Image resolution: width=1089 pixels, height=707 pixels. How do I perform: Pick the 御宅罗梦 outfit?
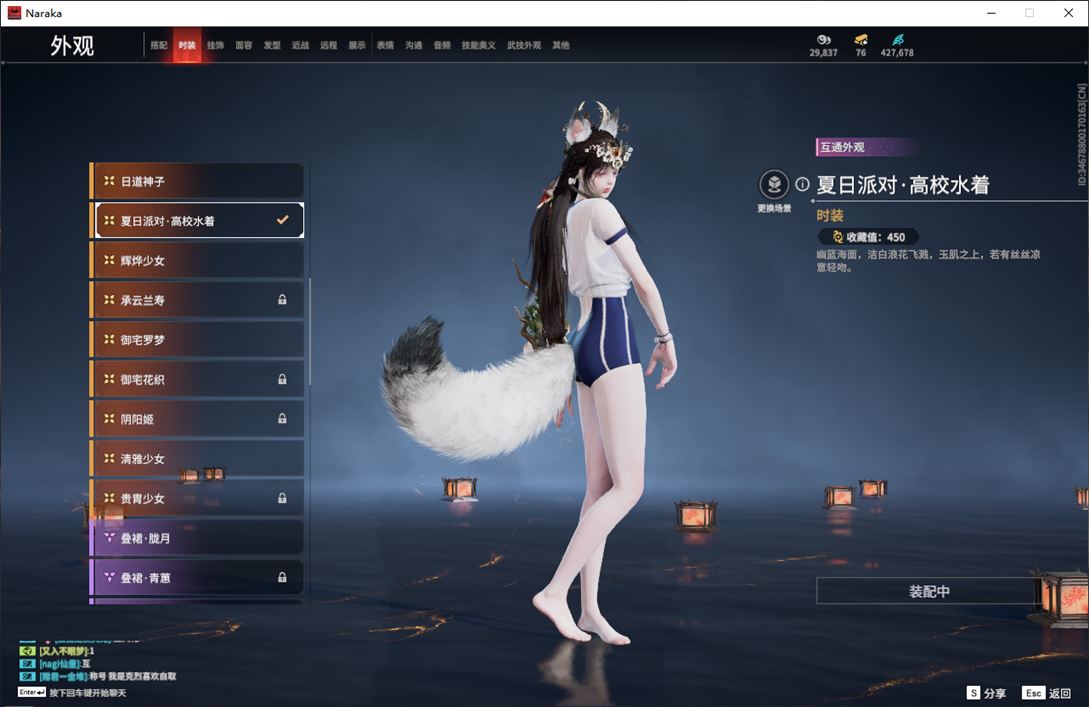pos(198,340)
